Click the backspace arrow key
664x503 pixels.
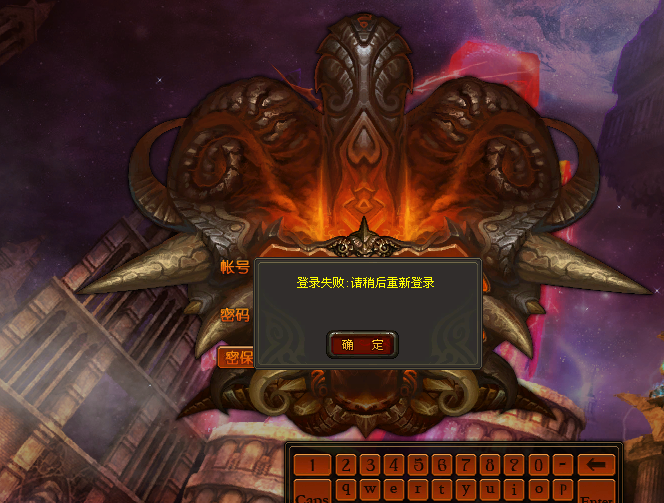[596, 465]
